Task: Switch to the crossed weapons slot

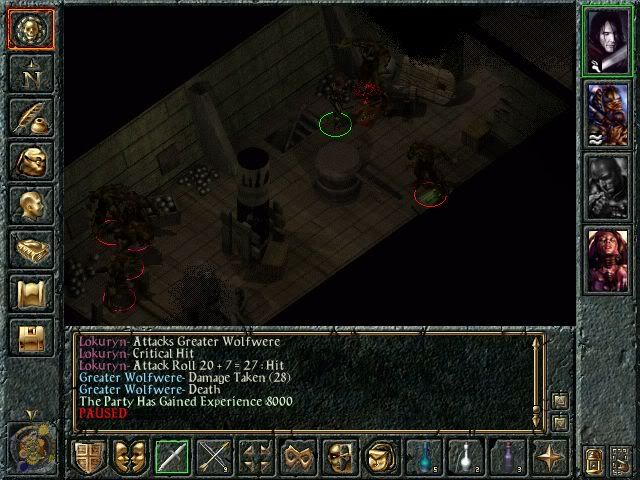Action: 214,457
